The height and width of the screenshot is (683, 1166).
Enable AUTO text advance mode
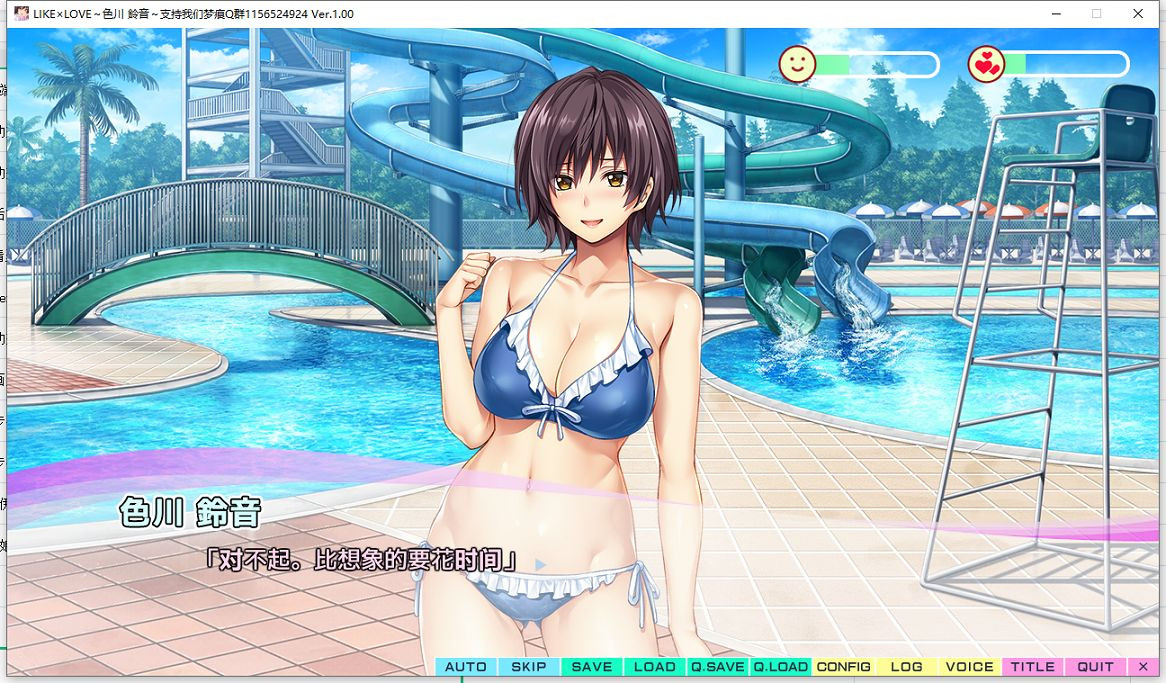[466, 667]
